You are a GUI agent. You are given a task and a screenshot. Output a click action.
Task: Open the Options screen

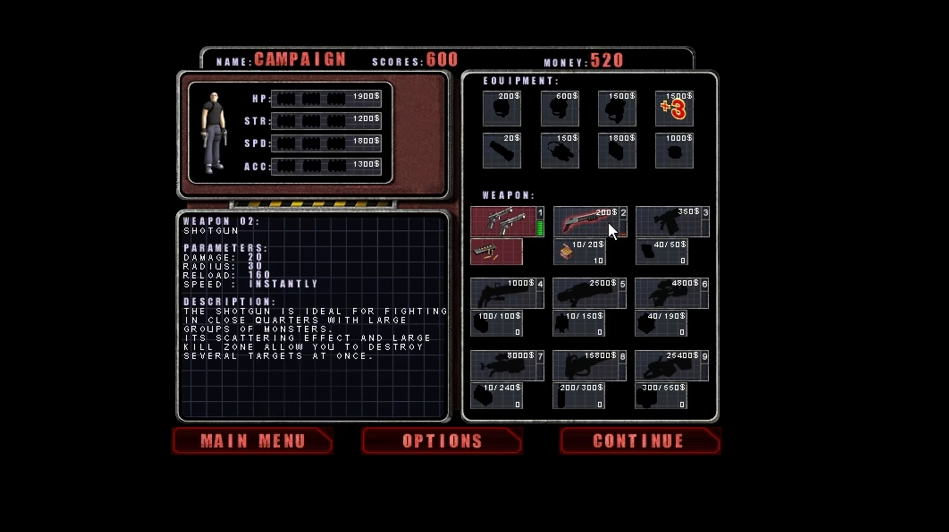(x=441, y=441)
